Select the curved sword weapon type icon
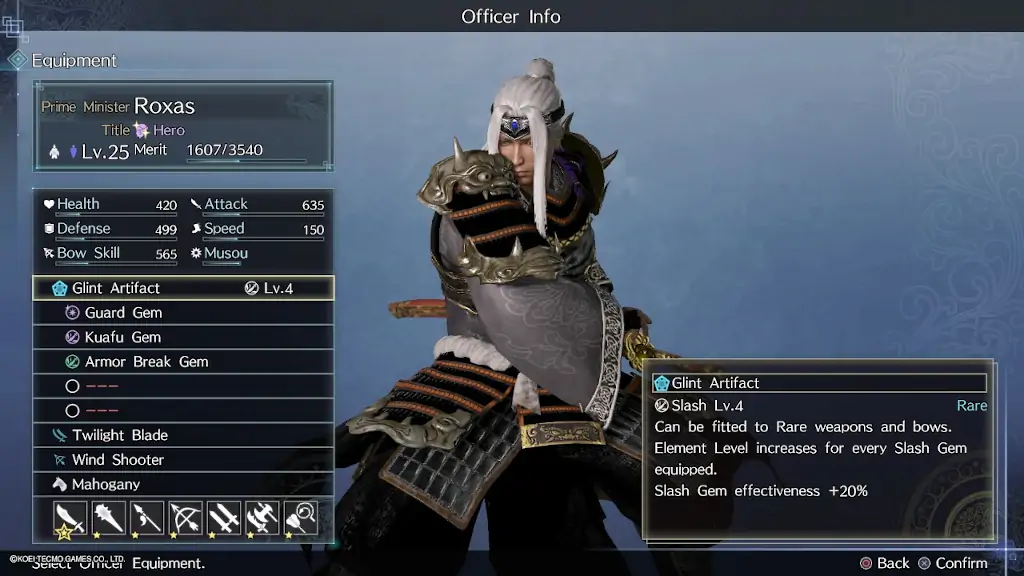Image resolution: width=1024 pixels, height=576 pixels. (70, 518)
